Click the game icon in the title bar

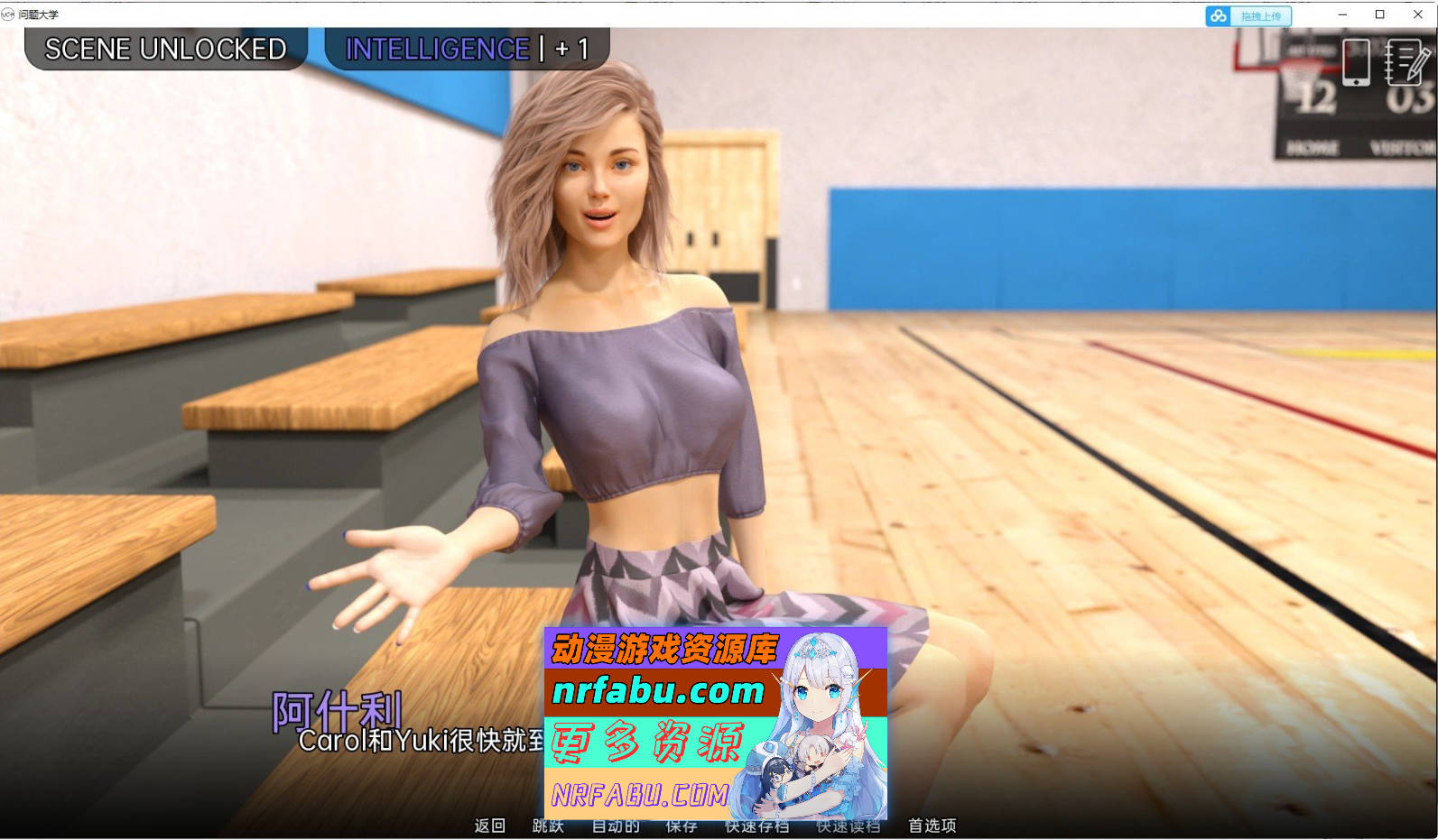click(9, 14)
